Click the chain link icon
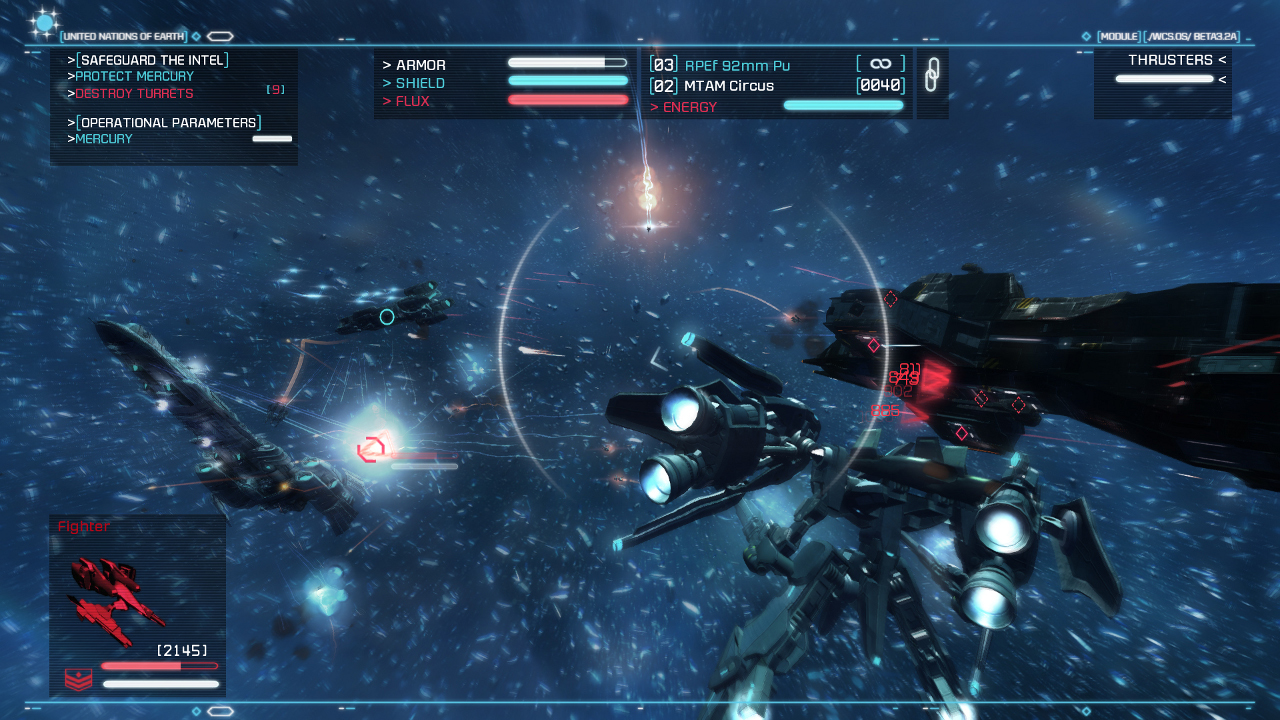This screenshot has height=720, width=1280. pos(932,75)
